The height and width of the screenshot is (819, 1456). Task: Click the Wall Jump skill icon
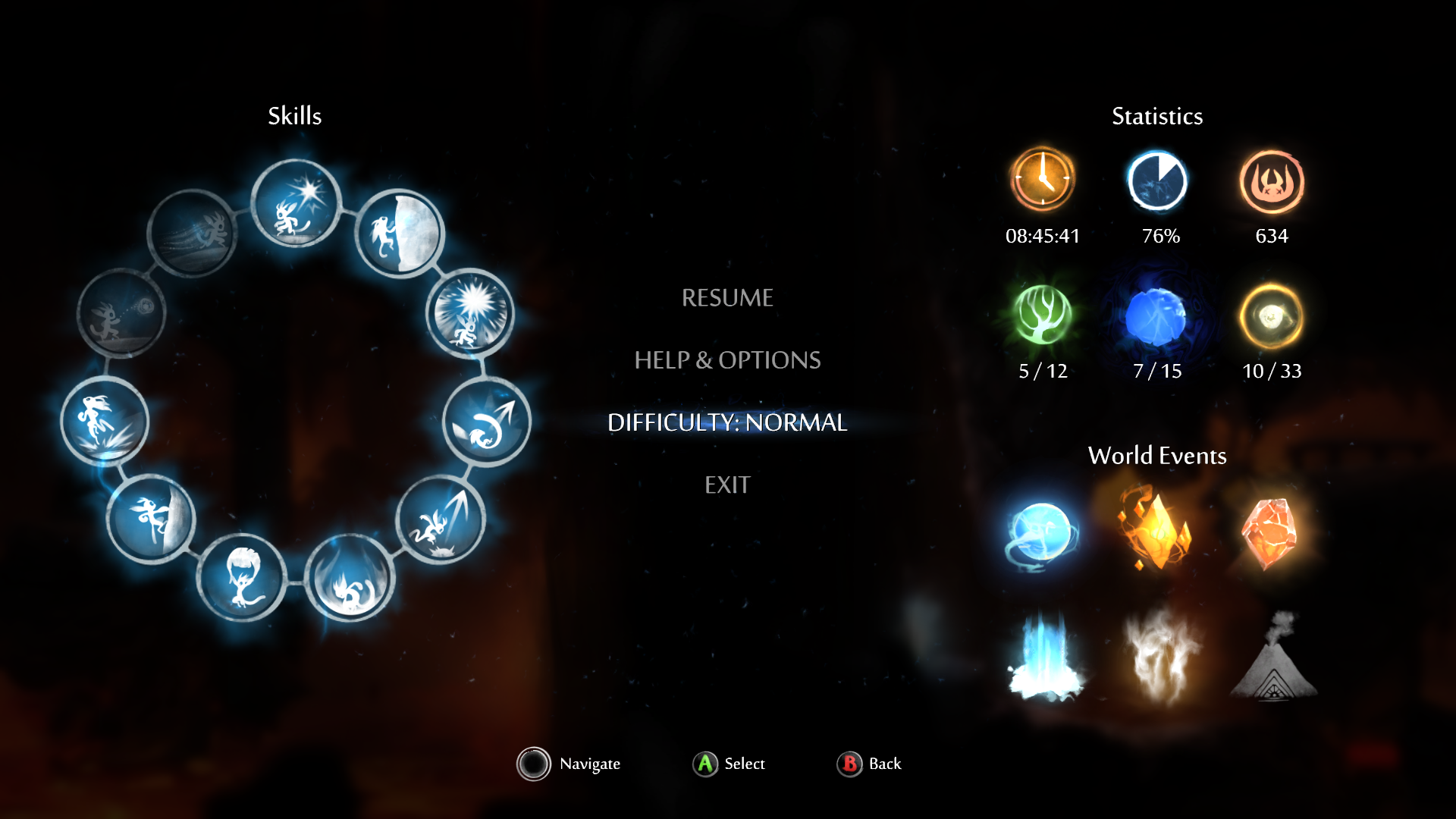click(400, 233)
